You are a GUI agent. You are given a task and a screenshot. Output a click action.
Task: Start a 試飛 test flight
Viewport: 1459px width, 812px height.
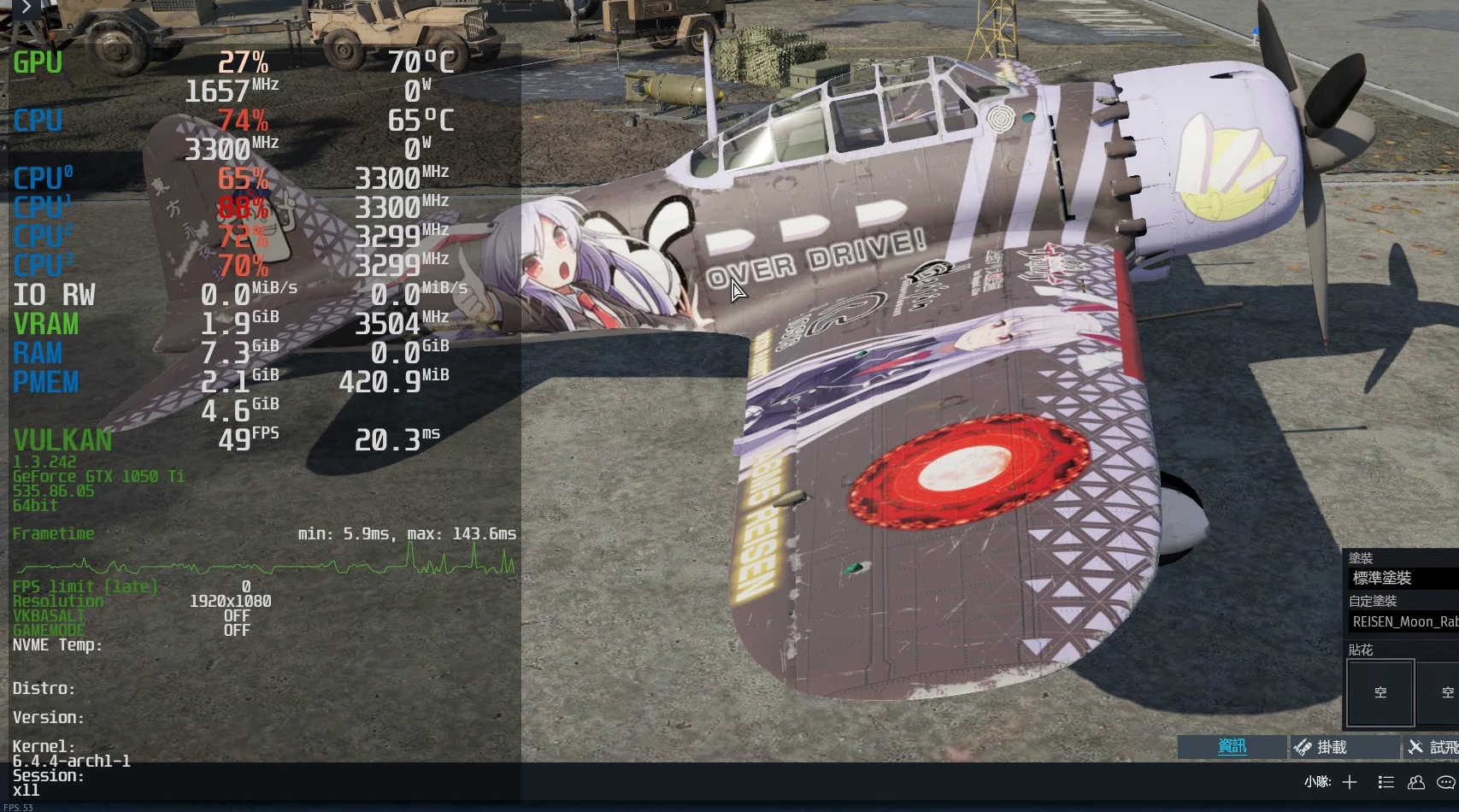pyautogui.click(x=1433, y=747)
